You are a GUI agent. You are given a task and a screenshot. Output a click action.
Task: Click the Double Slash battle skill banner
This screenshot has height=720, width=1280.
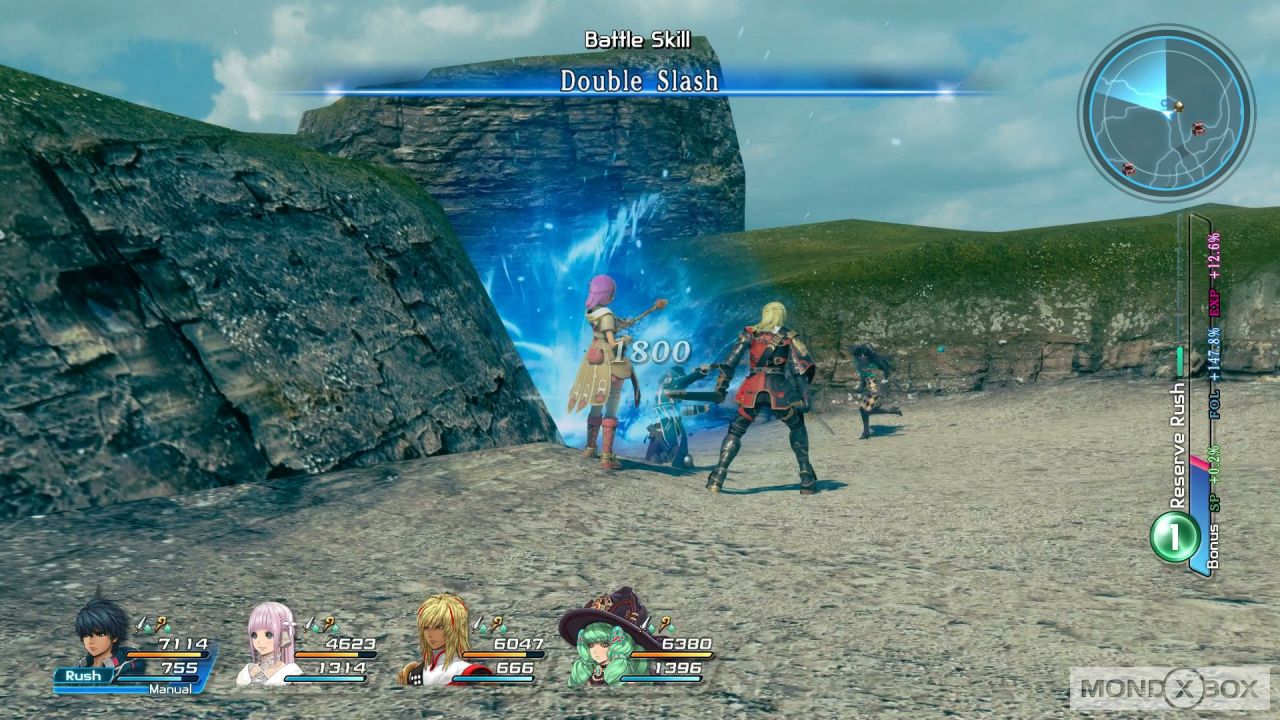click(639, 81)
